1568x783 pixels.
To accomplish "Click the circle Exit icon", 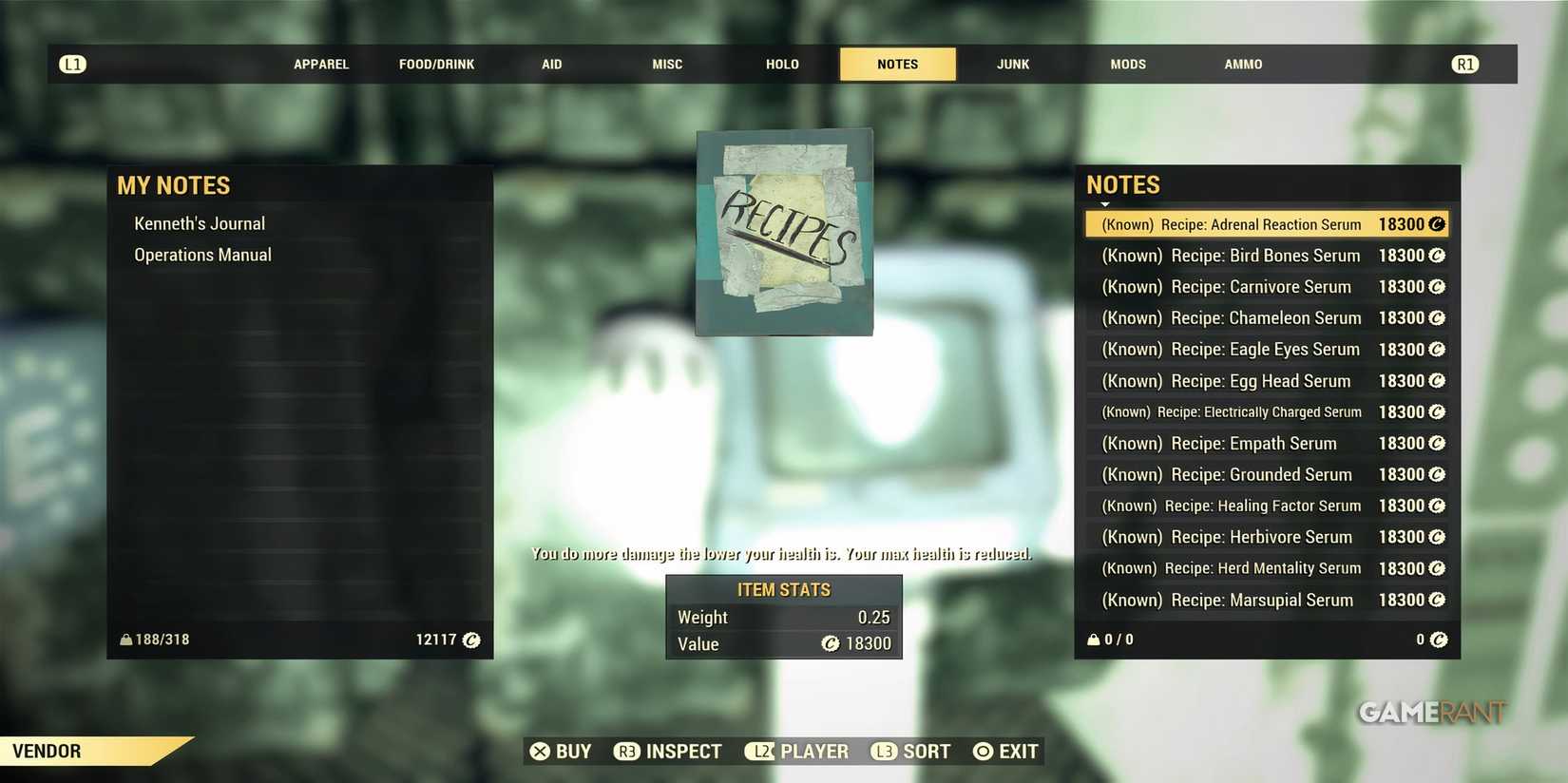I will (x=983, y=751).
